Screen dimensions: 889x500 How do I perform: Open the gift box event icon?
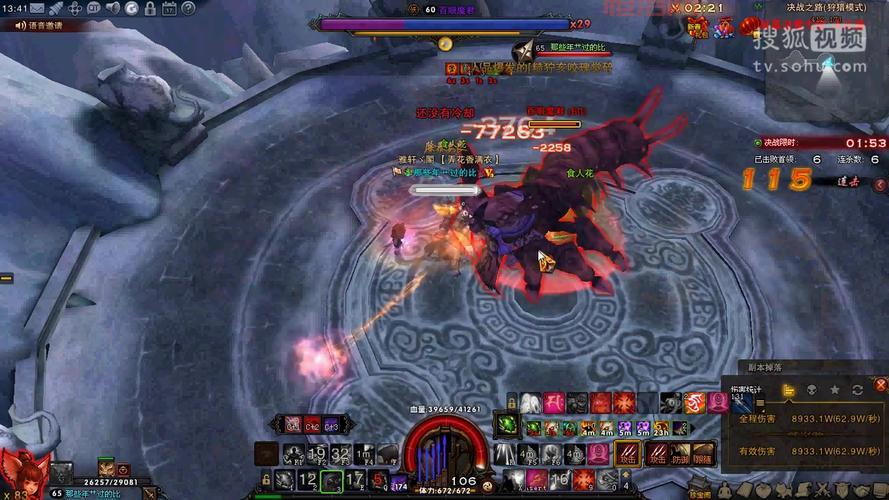pos(693,26)
